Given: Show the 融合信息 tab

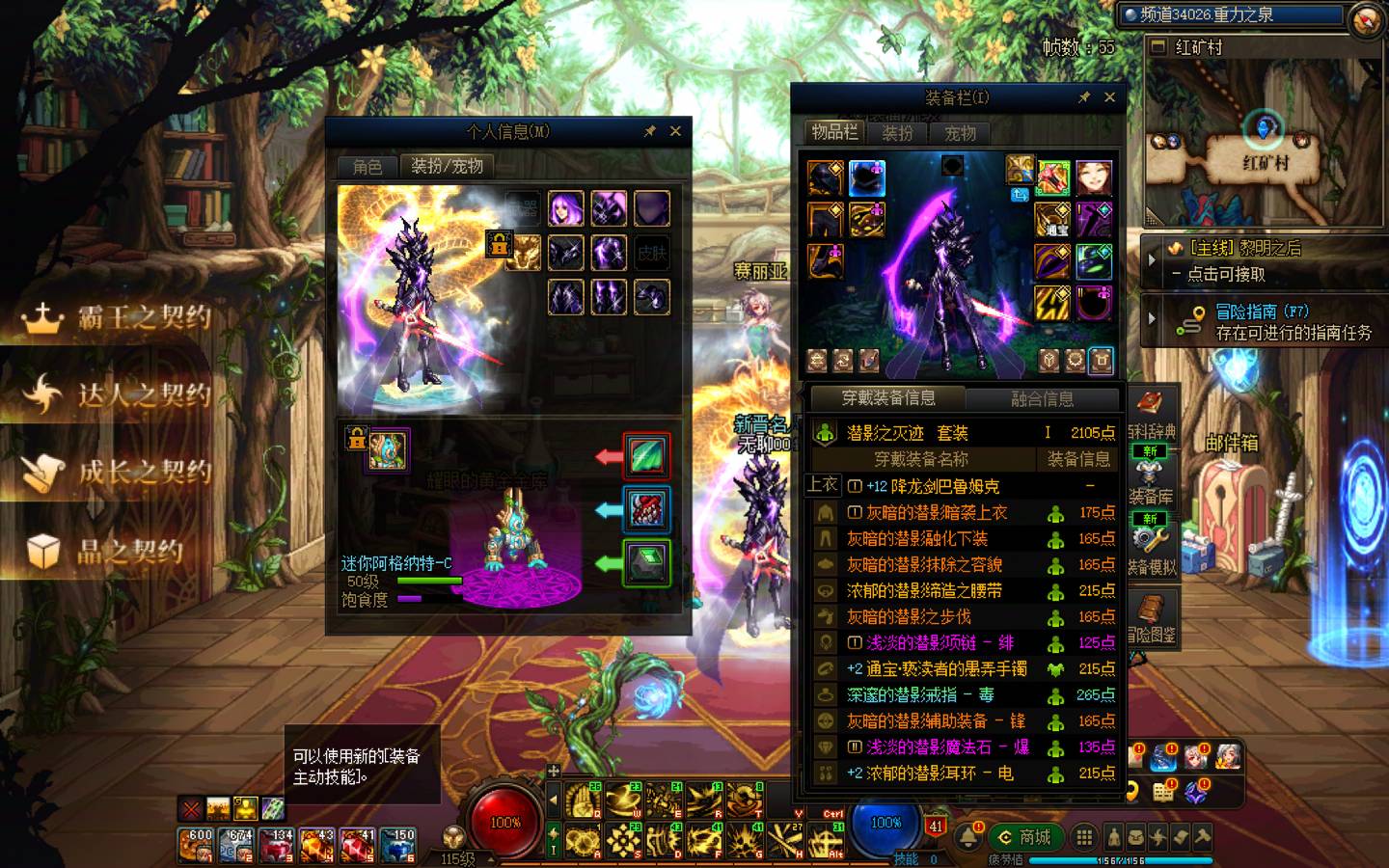Looking at the screenshot, I should (1042, 398).
